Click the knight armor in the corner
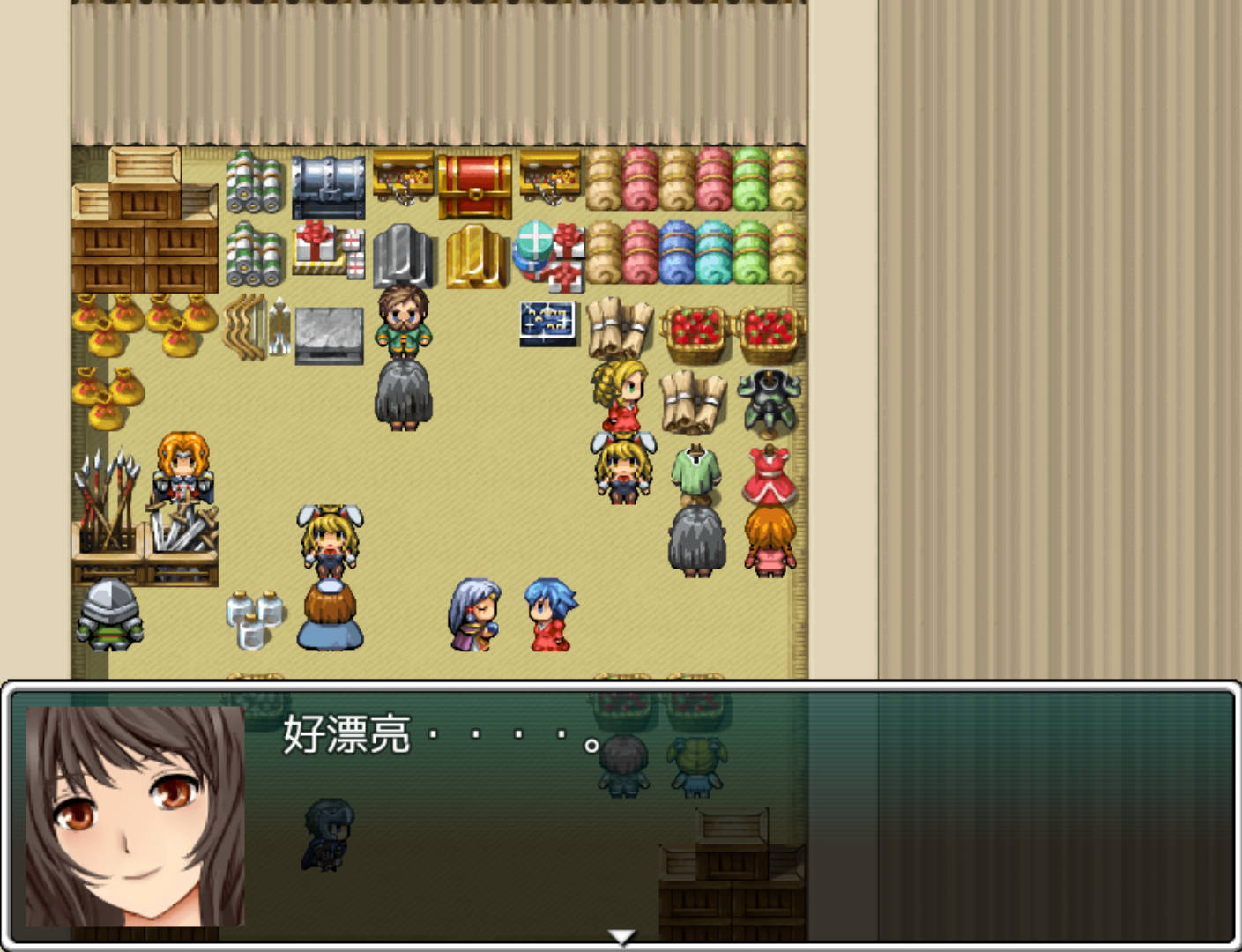Image resolution: width=1242 pixels, height=952 pixels. pos(109,615)
